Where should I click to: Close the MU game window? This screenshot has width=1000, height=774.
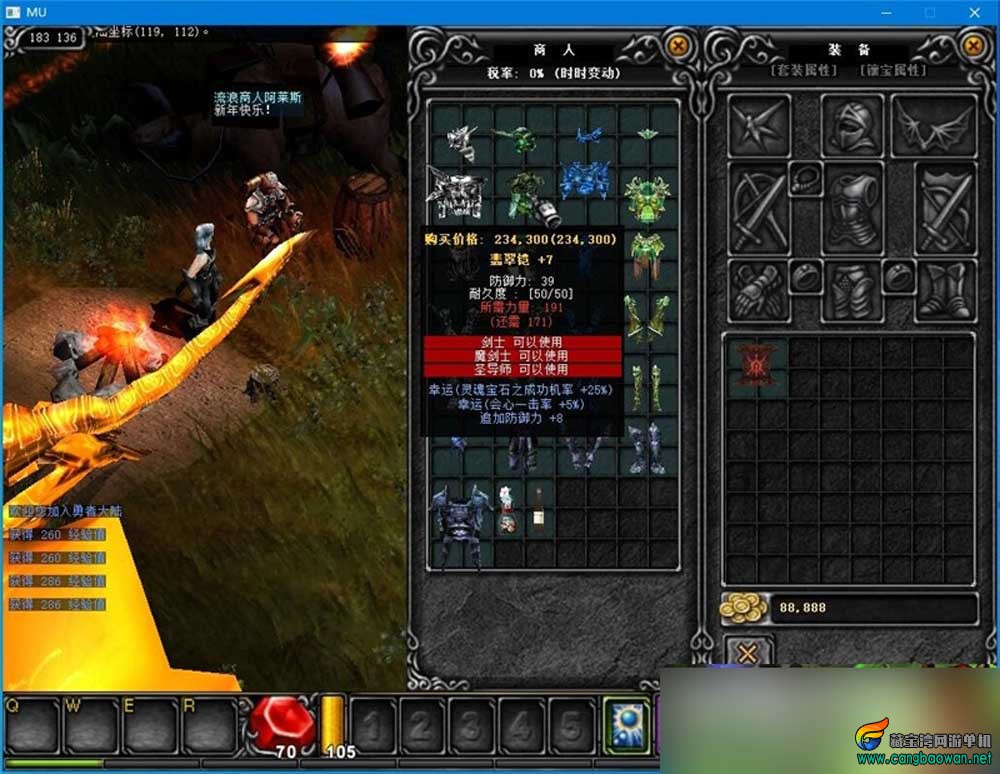coord(975,12)
